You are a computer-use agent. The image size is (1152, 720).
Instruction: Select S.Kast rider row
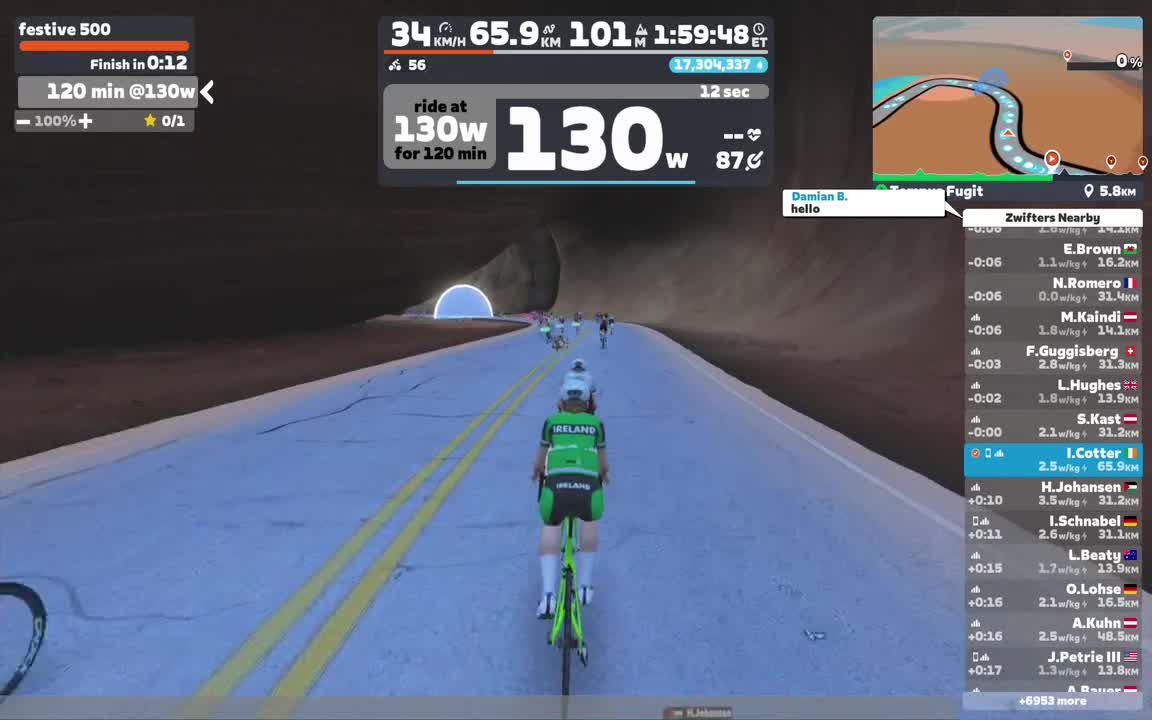[1052, 426]
